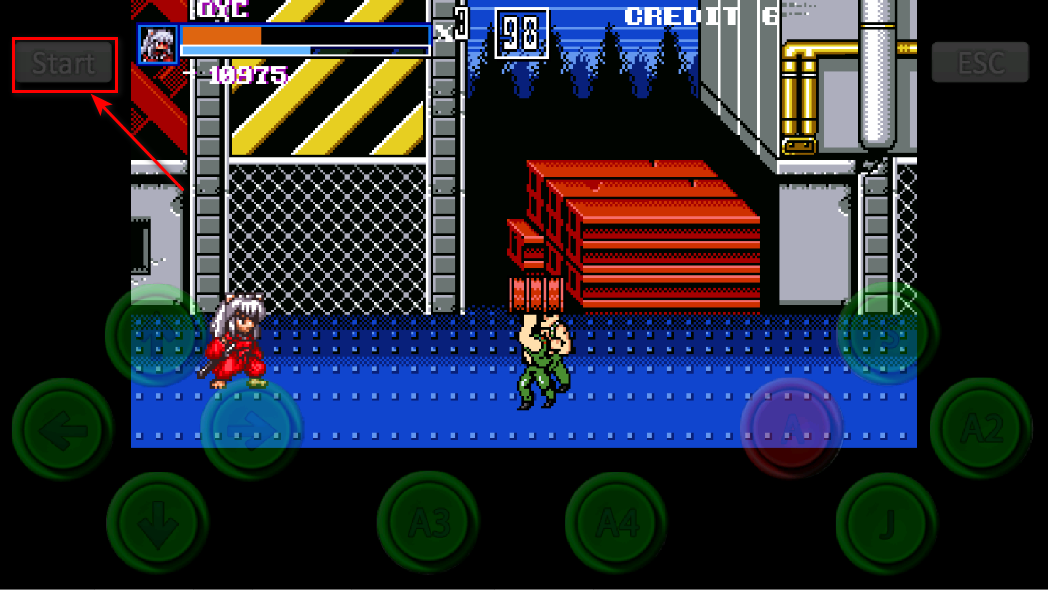Tap the down arrow pad button
The height and width of the screenshot is (590, 1048).
[157, 522]
